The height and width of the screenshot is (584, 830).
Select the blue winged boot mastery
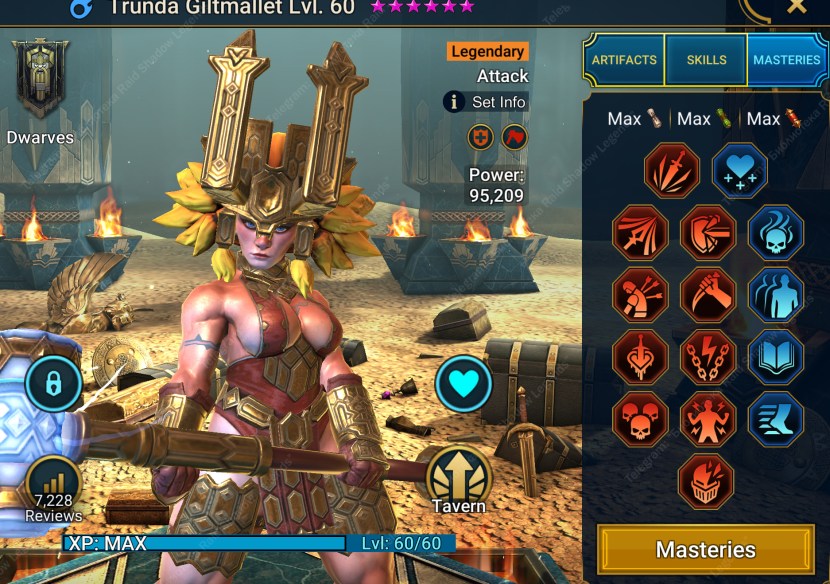pyautogui.click(x=775, y=419)
